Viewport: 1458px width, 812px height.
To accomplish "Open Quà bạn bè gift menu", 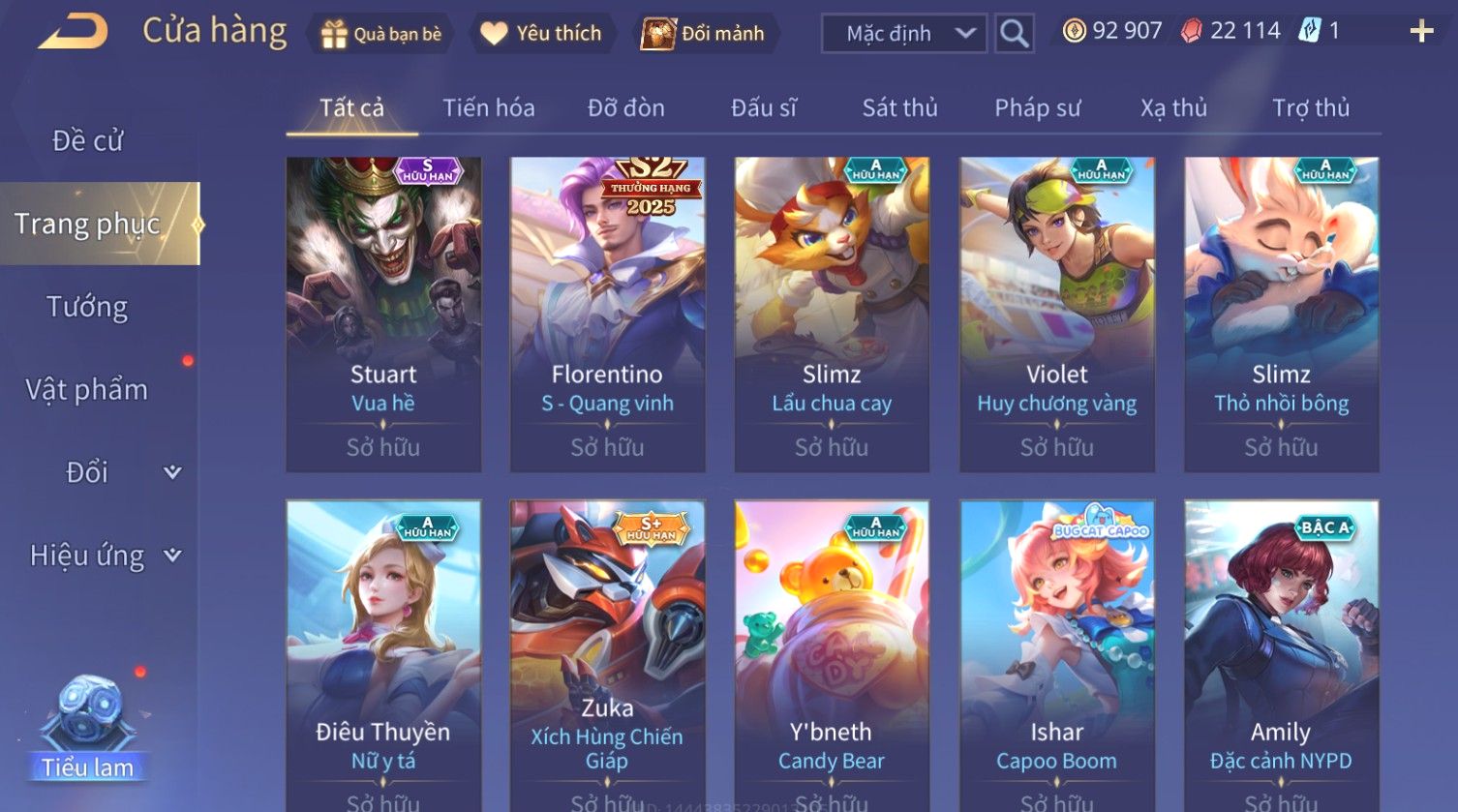I will [381, 34].
